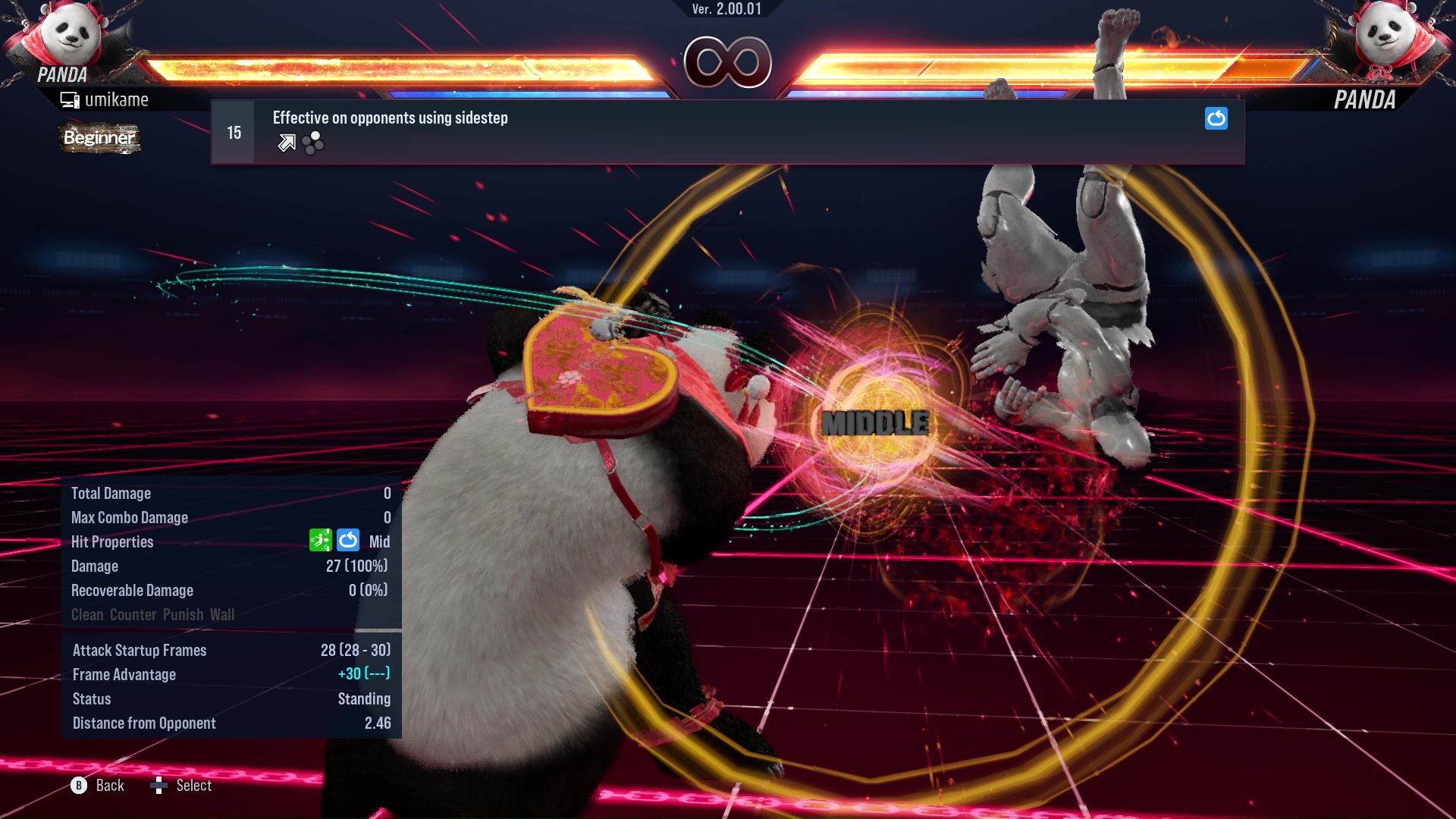Click the blue replay icon on the instruction bar
Image resolution: width=1456 pixels, height=819 pixels.
pos(1216,118)
